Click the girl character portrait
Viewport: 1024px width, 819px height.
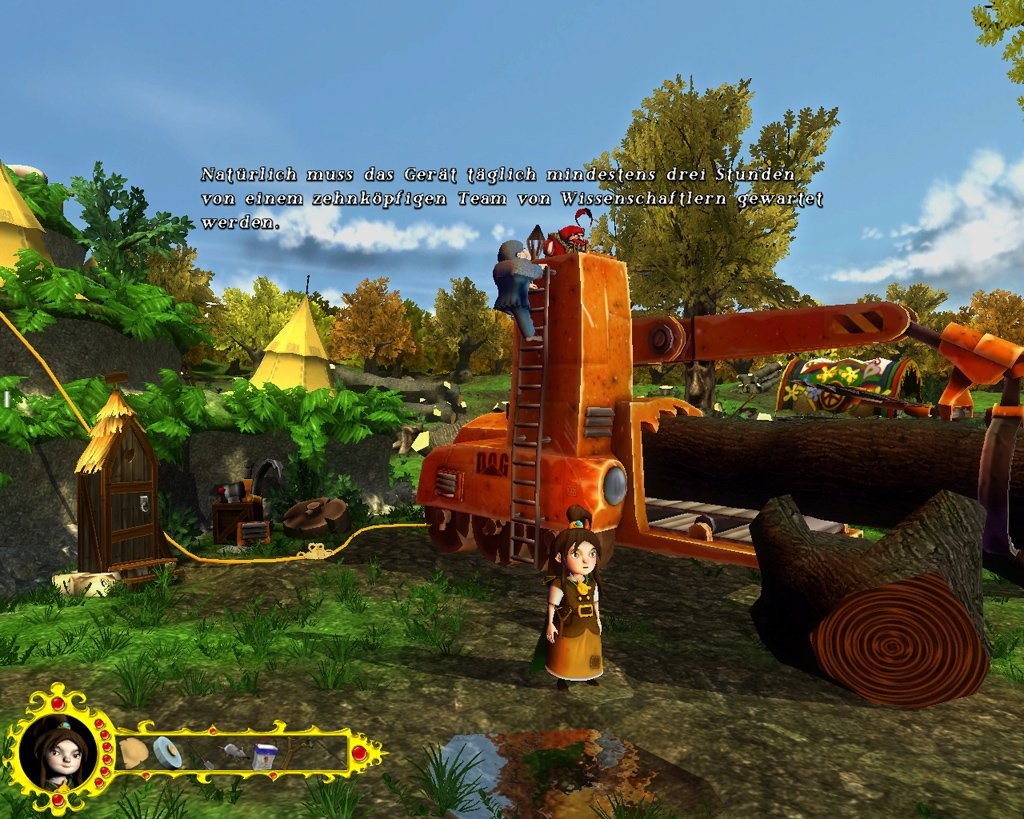pyautogui.click(x=60, y=751)
